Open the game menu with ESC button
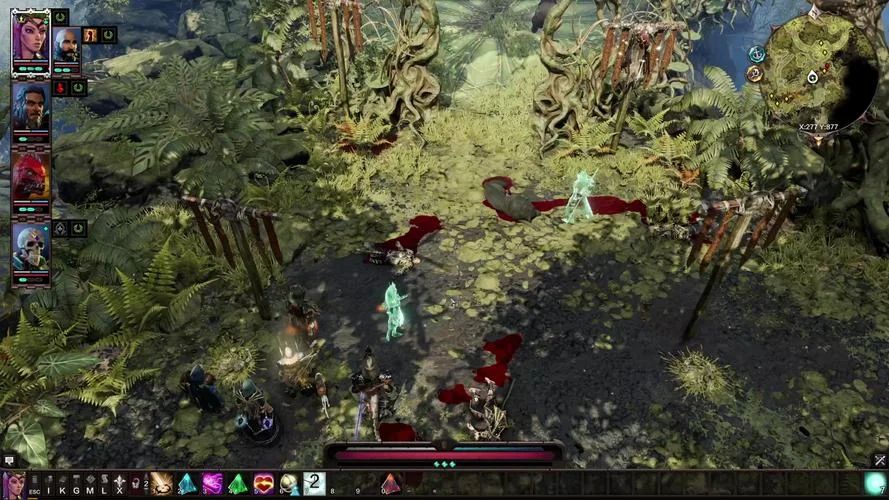The image size is (889, 500). 35,486
